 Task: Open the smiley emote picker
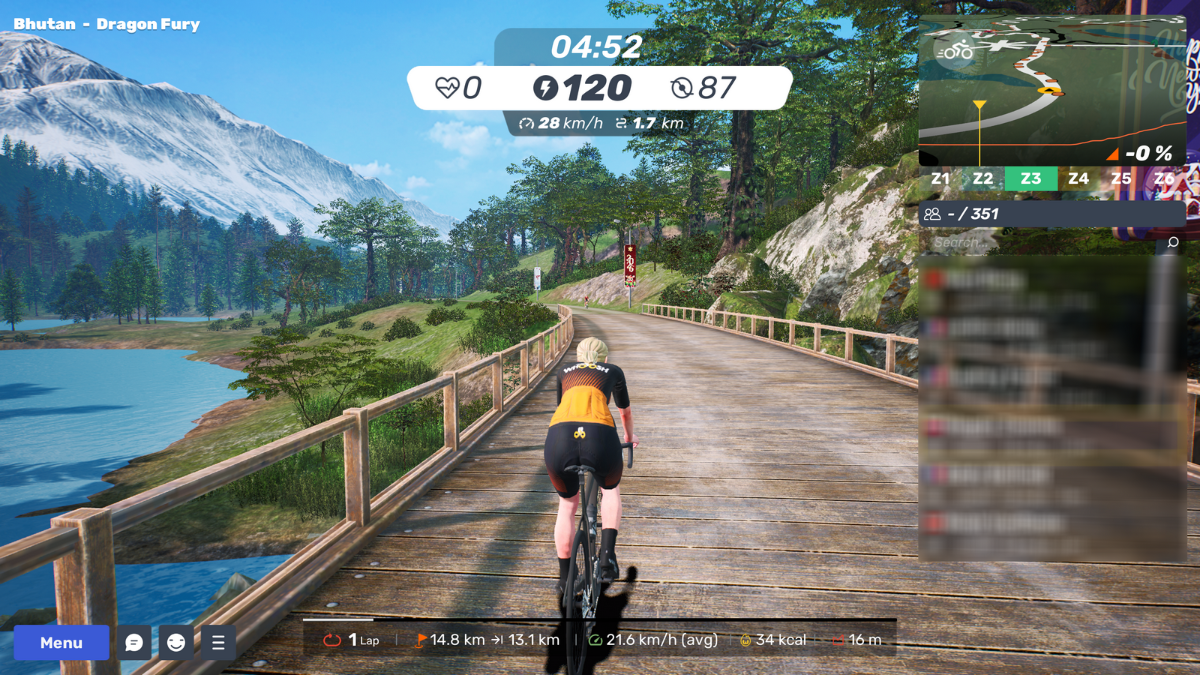click(176, 643)
